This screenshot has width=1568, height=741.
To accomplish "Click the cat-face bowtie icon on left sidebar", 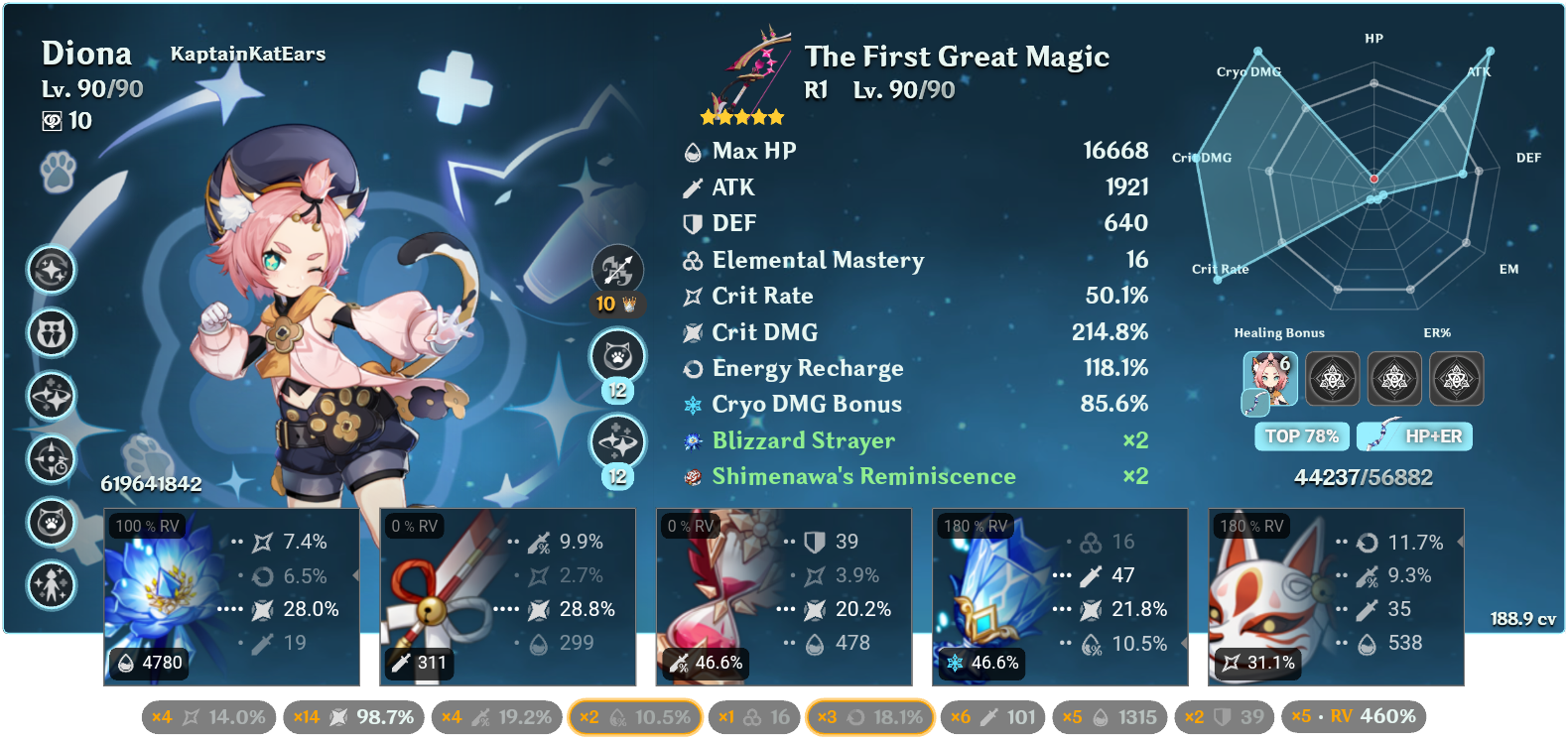I will 50,333.
